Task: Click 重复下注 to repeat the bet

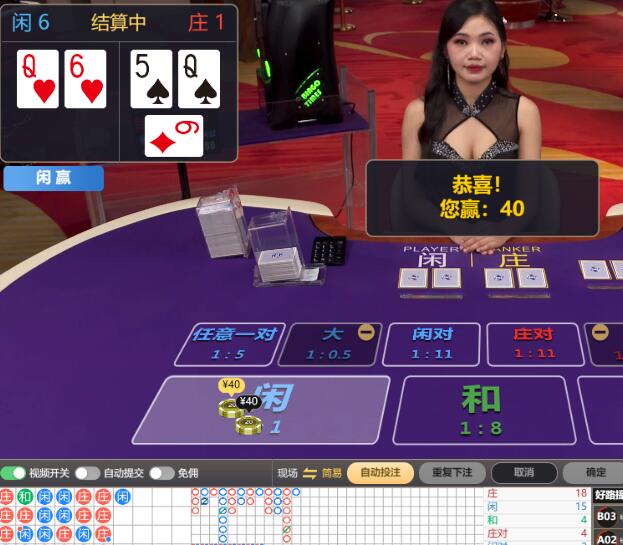Action: click(452, 473)
